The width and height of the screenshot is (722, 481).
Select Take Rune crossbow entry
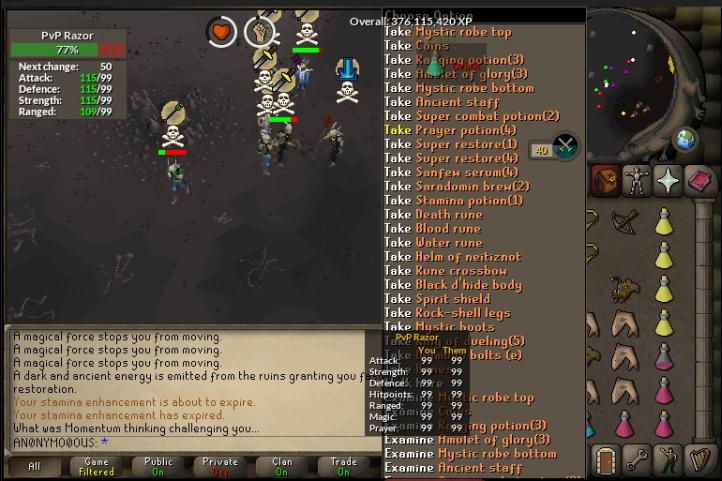(446, 271)
